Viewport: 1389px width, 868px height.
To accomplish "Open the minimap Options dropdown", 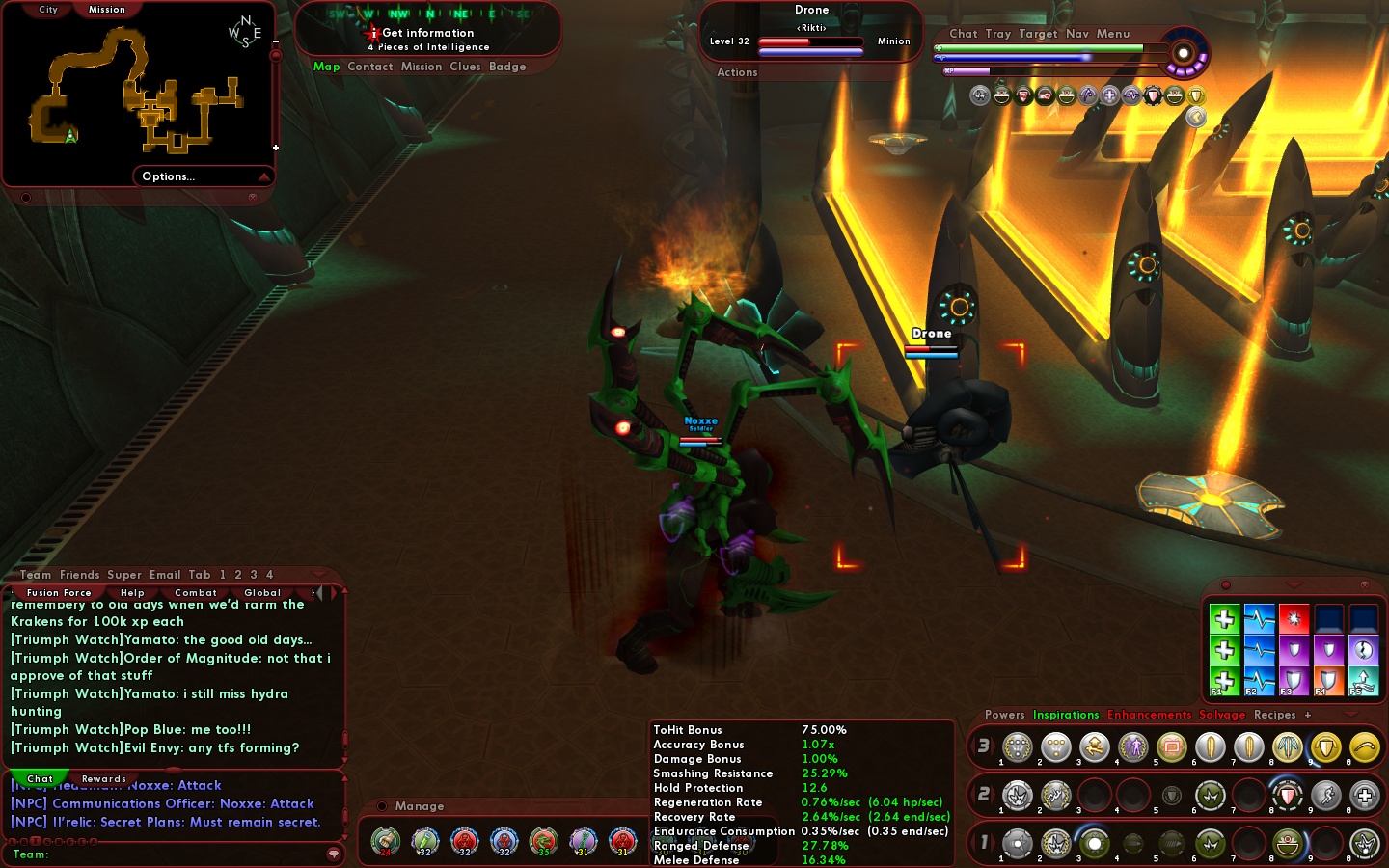I will click(x=169, y=176).
